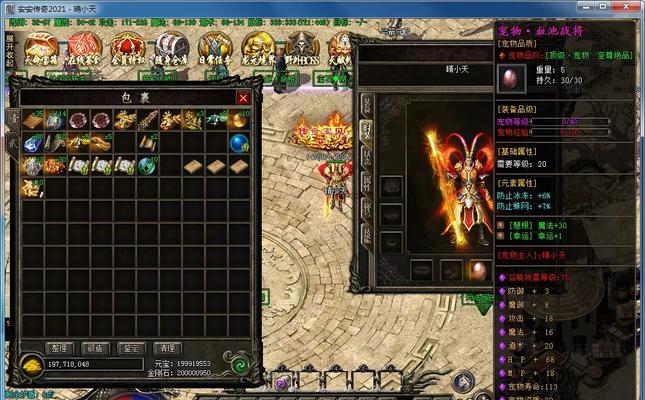Screen dimensions: 645x400
Task: Click the 锁函 button in the bag
Action: [94, 348]
